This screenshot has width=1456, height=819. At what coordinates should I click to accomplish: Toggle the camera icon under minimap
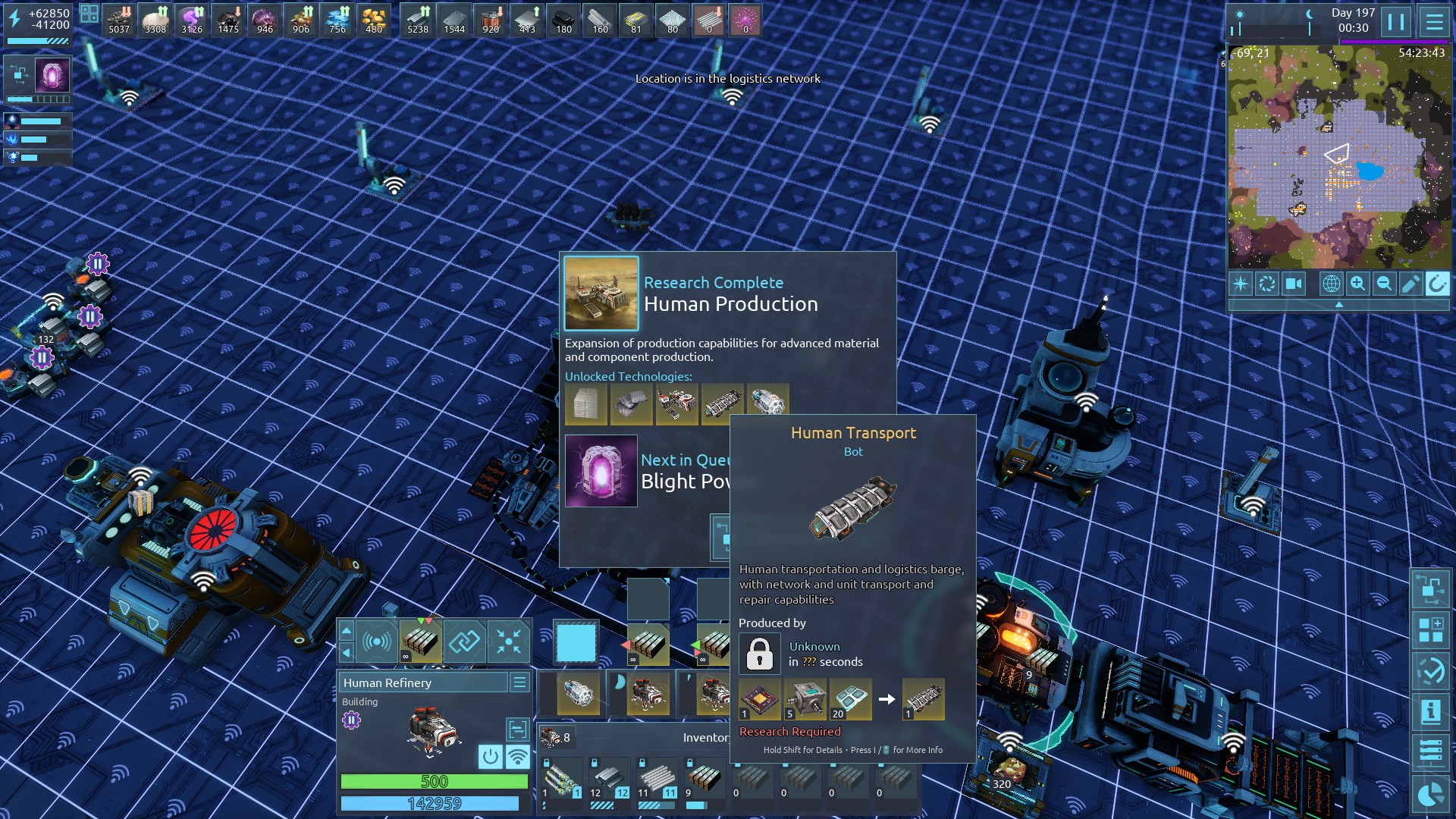1294,284
